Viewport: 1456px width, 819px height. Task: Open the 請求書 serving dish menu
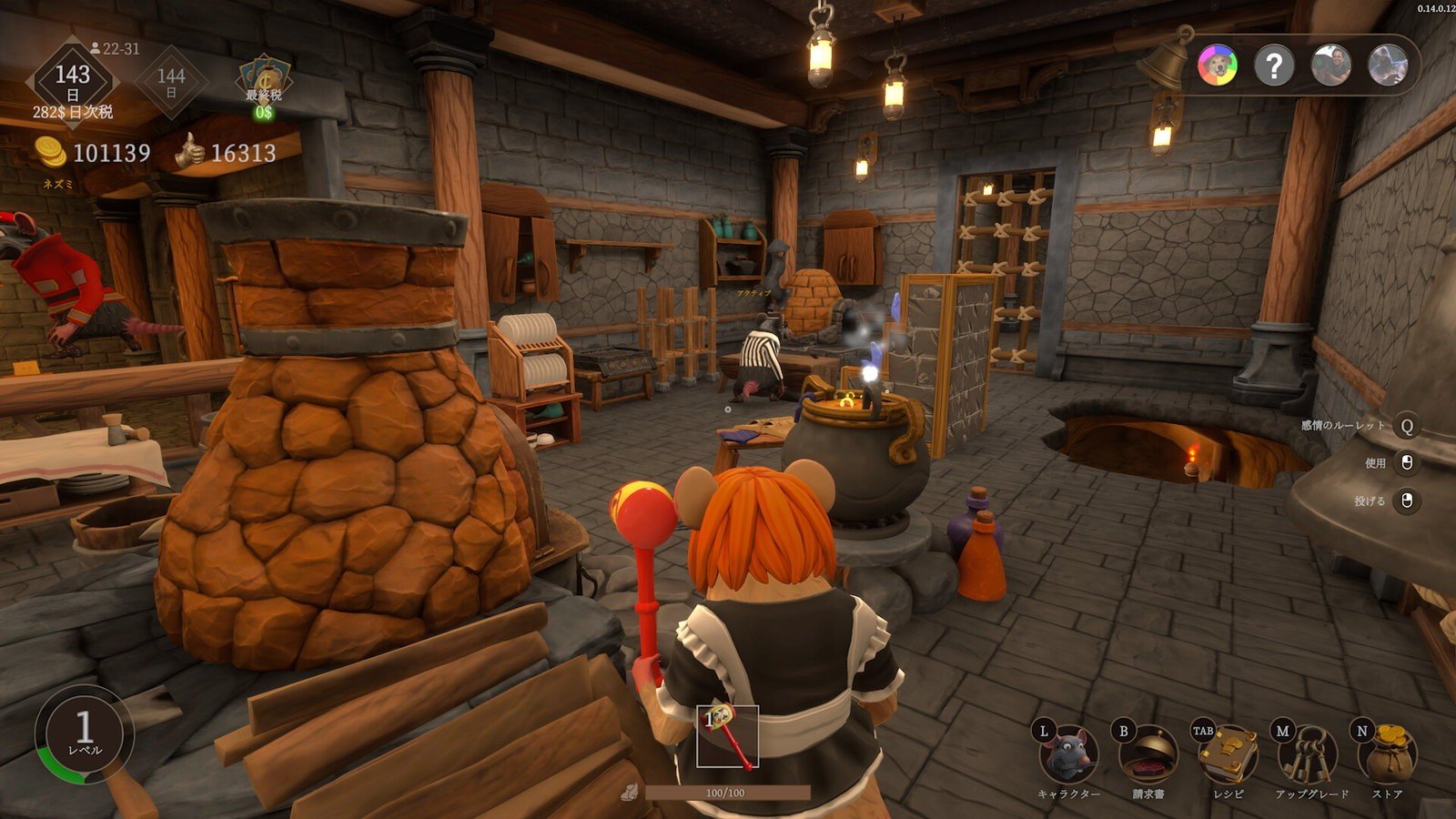point(1148,755)
